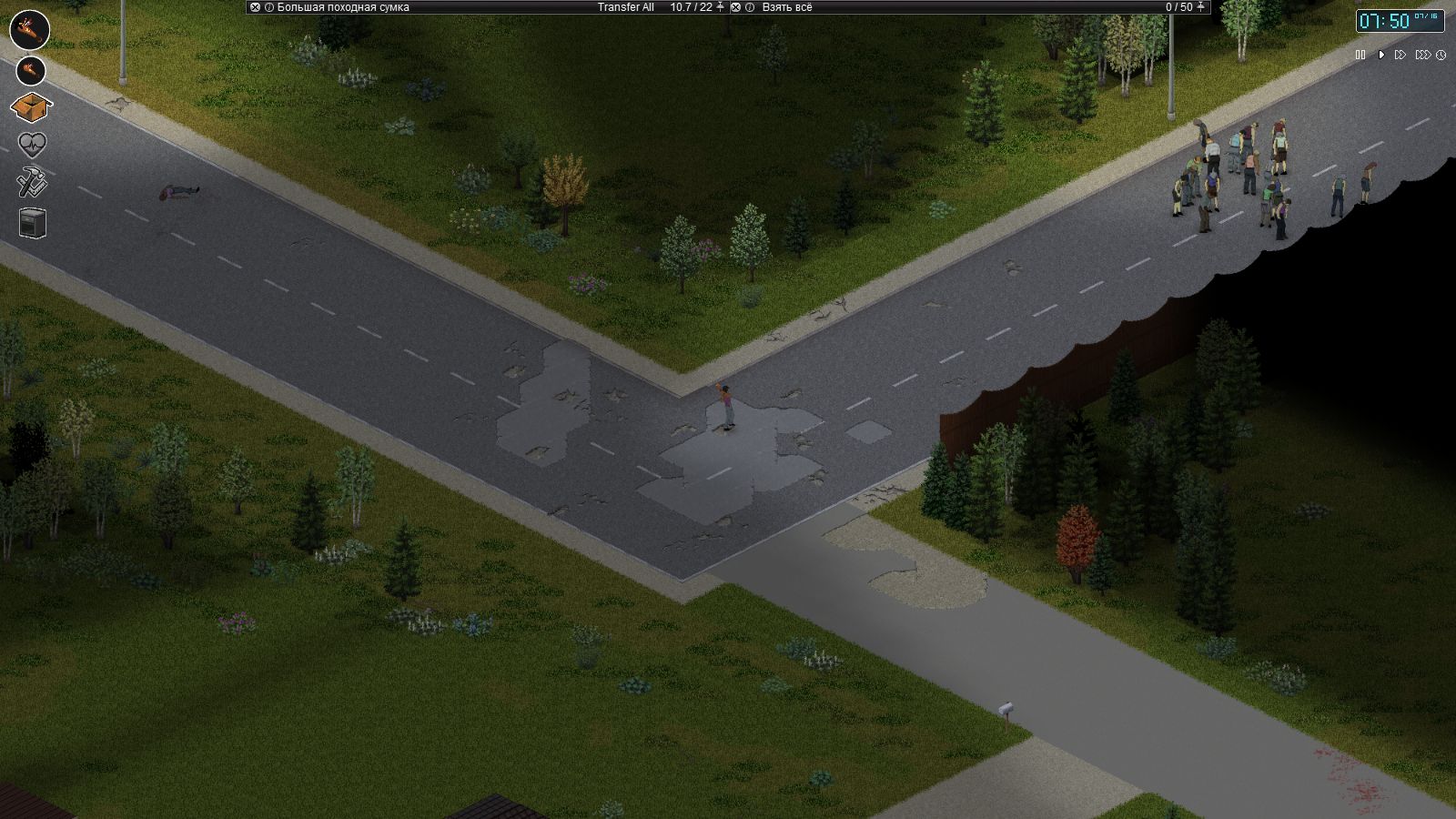Select the primary weapon slot
The image size is (1456, 819).
(29, 29)
